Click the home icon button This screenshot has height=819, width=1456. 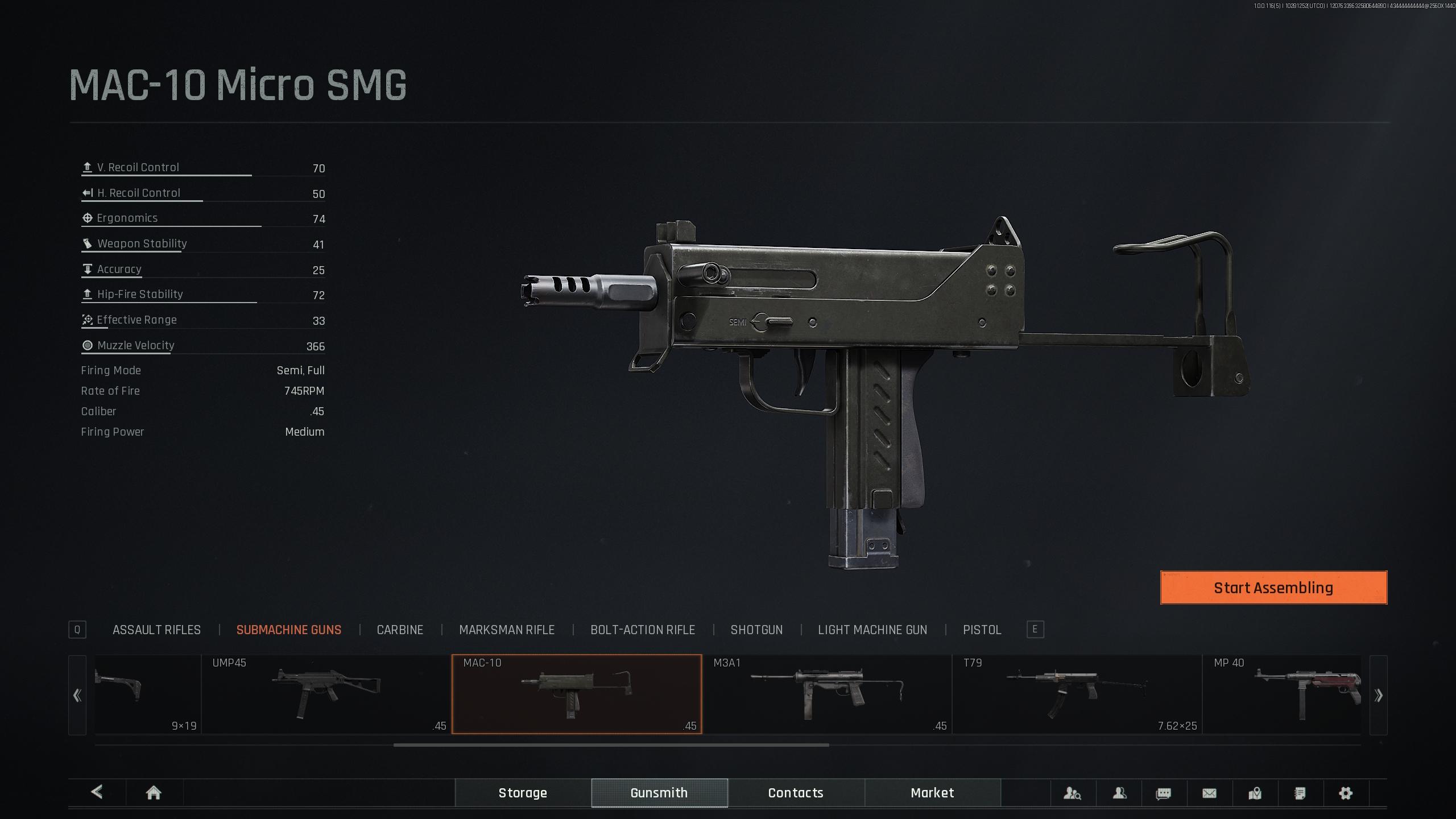pyautogui.click(x=154, y=793)
